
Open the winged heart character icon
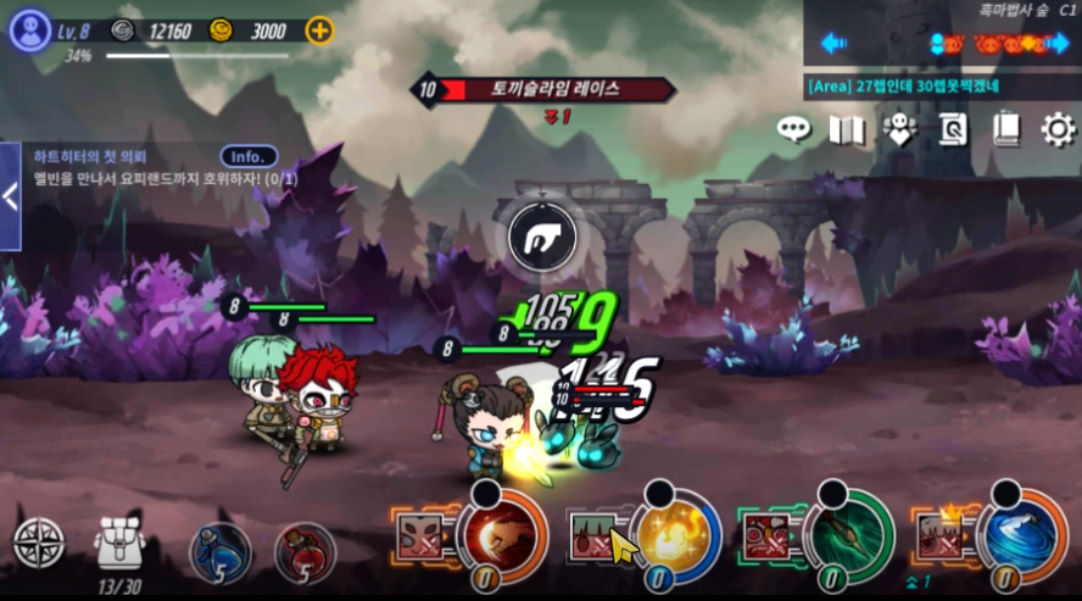(900, 129)
